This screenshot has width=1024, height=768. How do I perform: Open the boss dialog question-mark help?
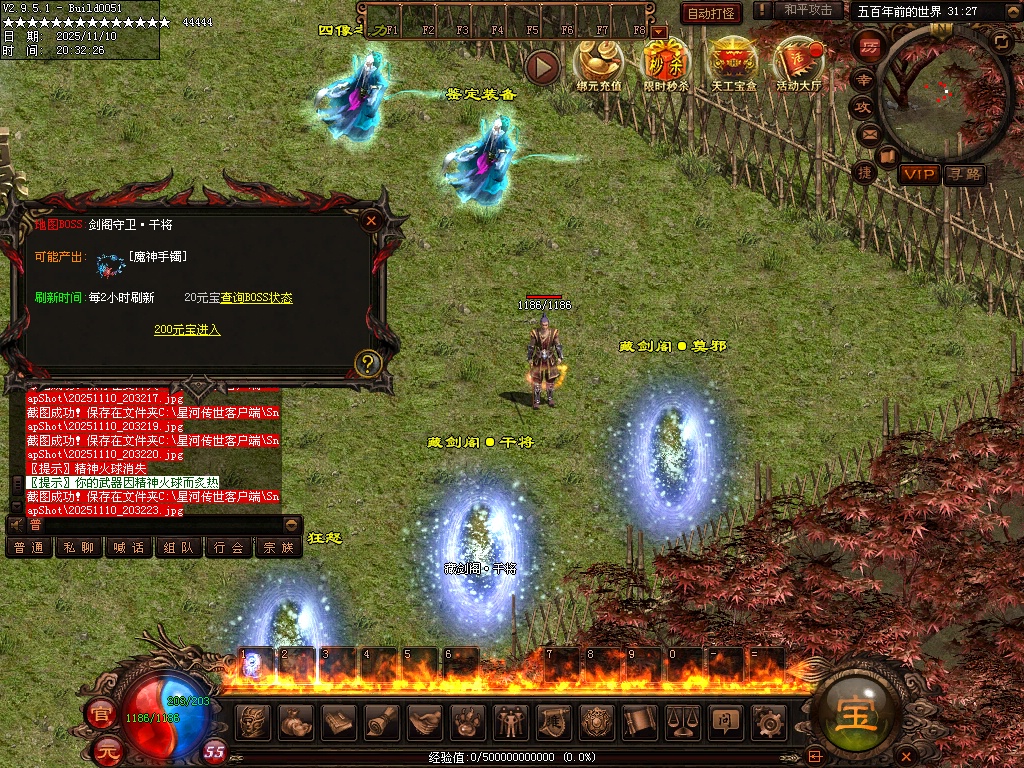(x=369, y=363)
